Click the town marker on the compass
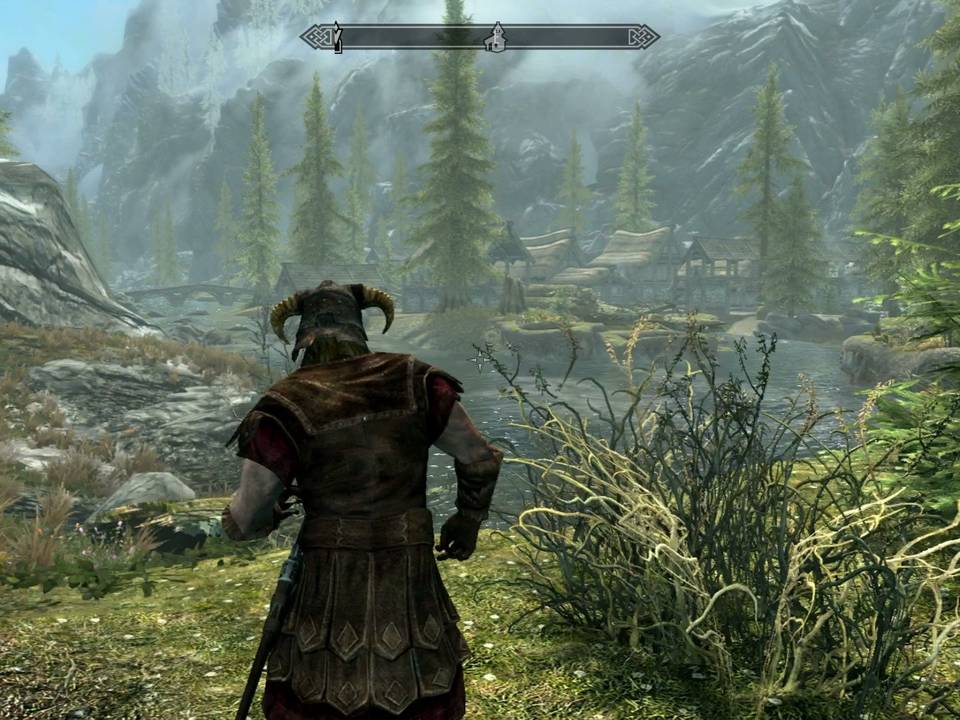This screenshot has height=720, width=960. 493,38
